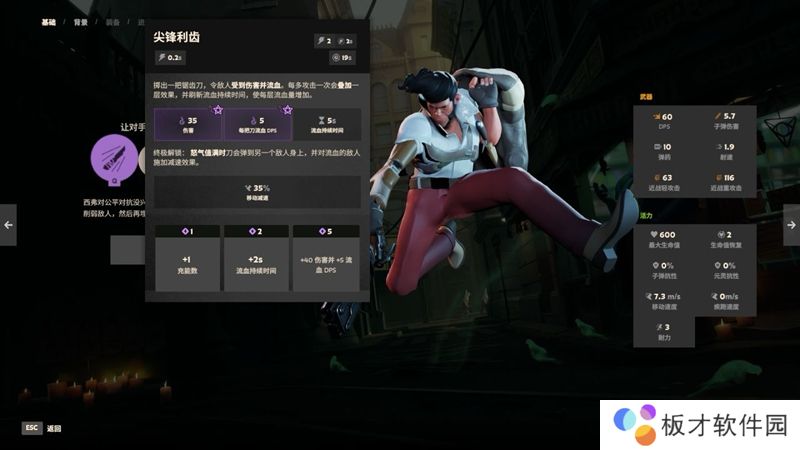Click the 返回 back label
Image resolution: width=800 pixels, height=450 pixels.
point(54,428)
